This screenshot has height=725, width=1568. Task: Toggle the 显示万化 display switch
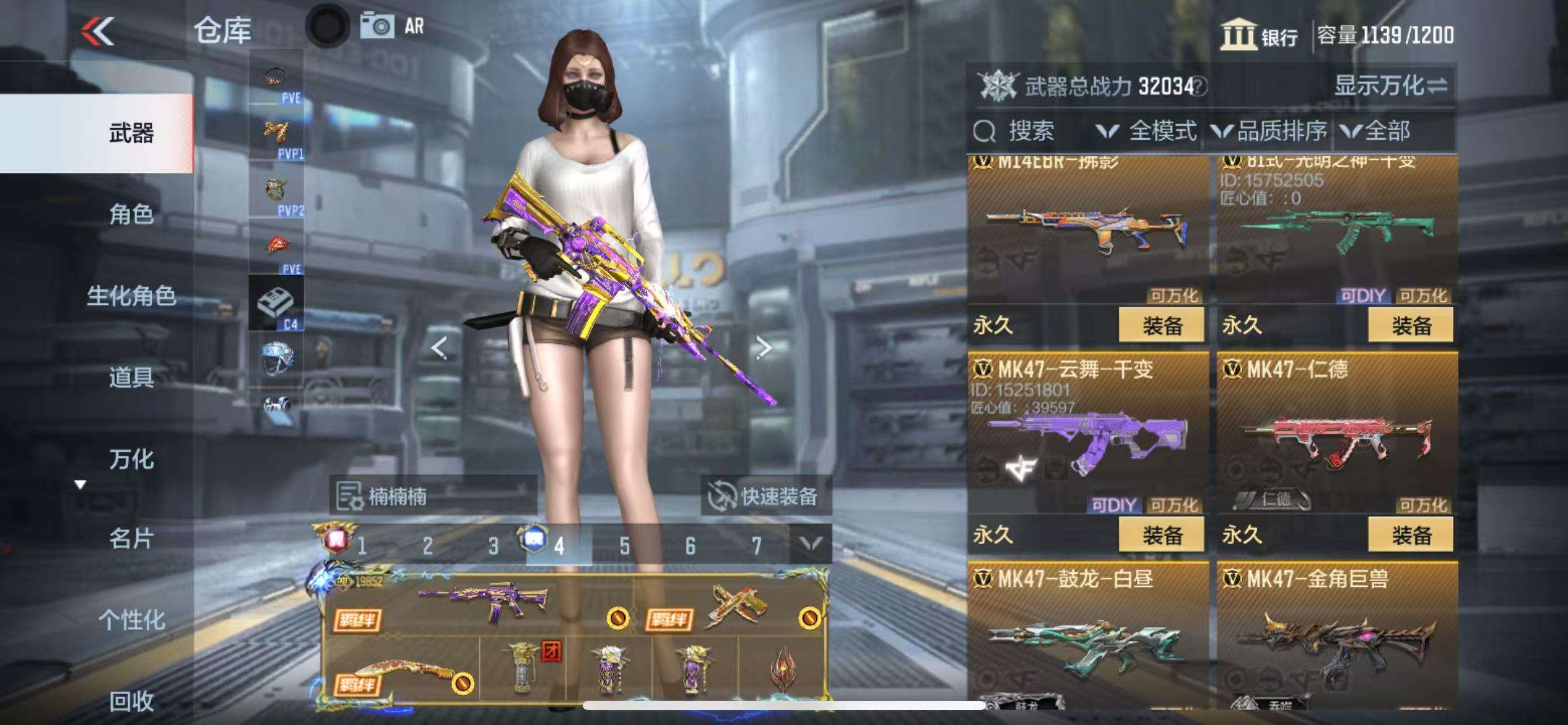click(1390, 86)
